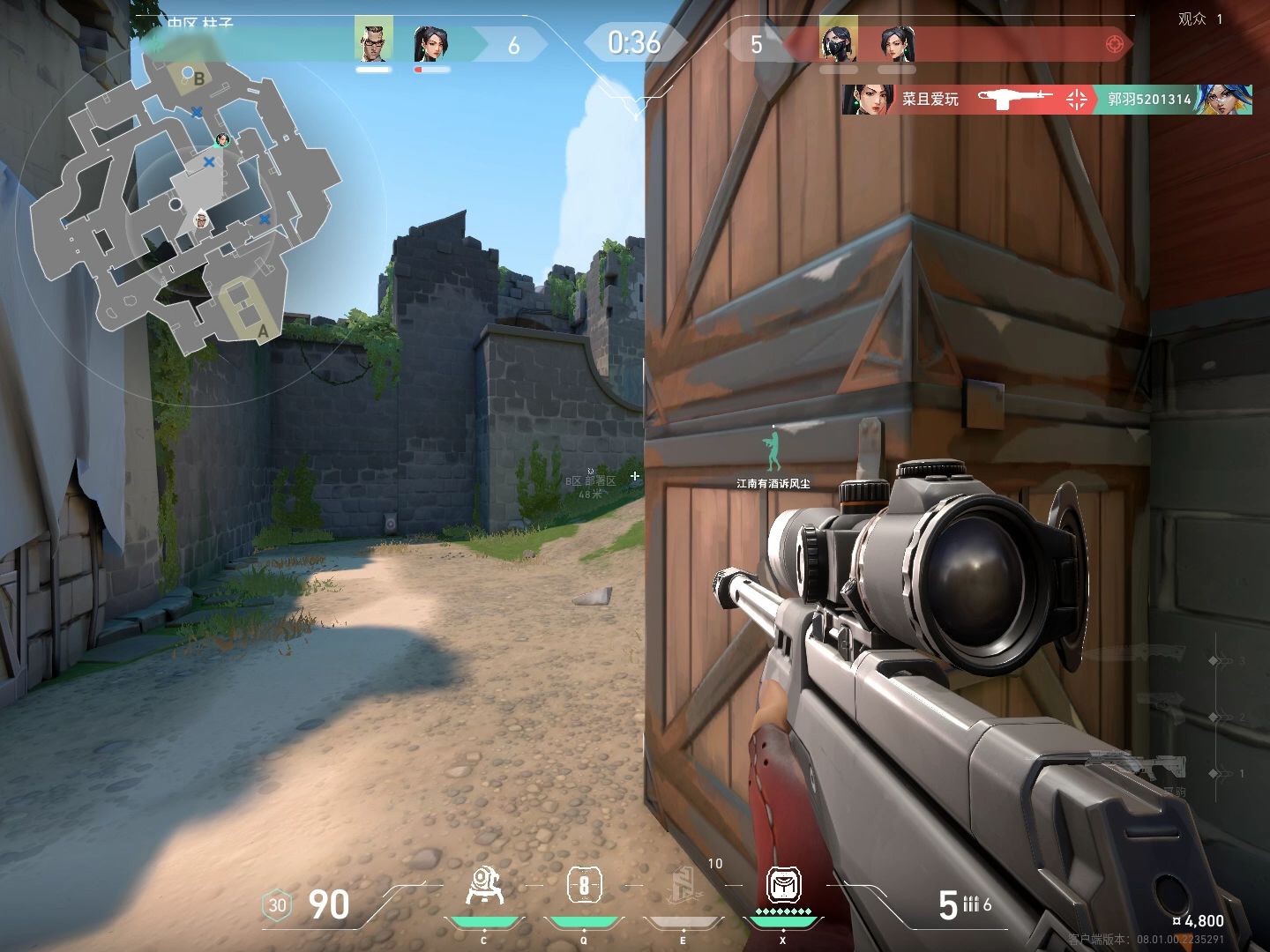
Task: Click the crosshair kill icon in the kill feed
Action: click(x=1075, y=100)
